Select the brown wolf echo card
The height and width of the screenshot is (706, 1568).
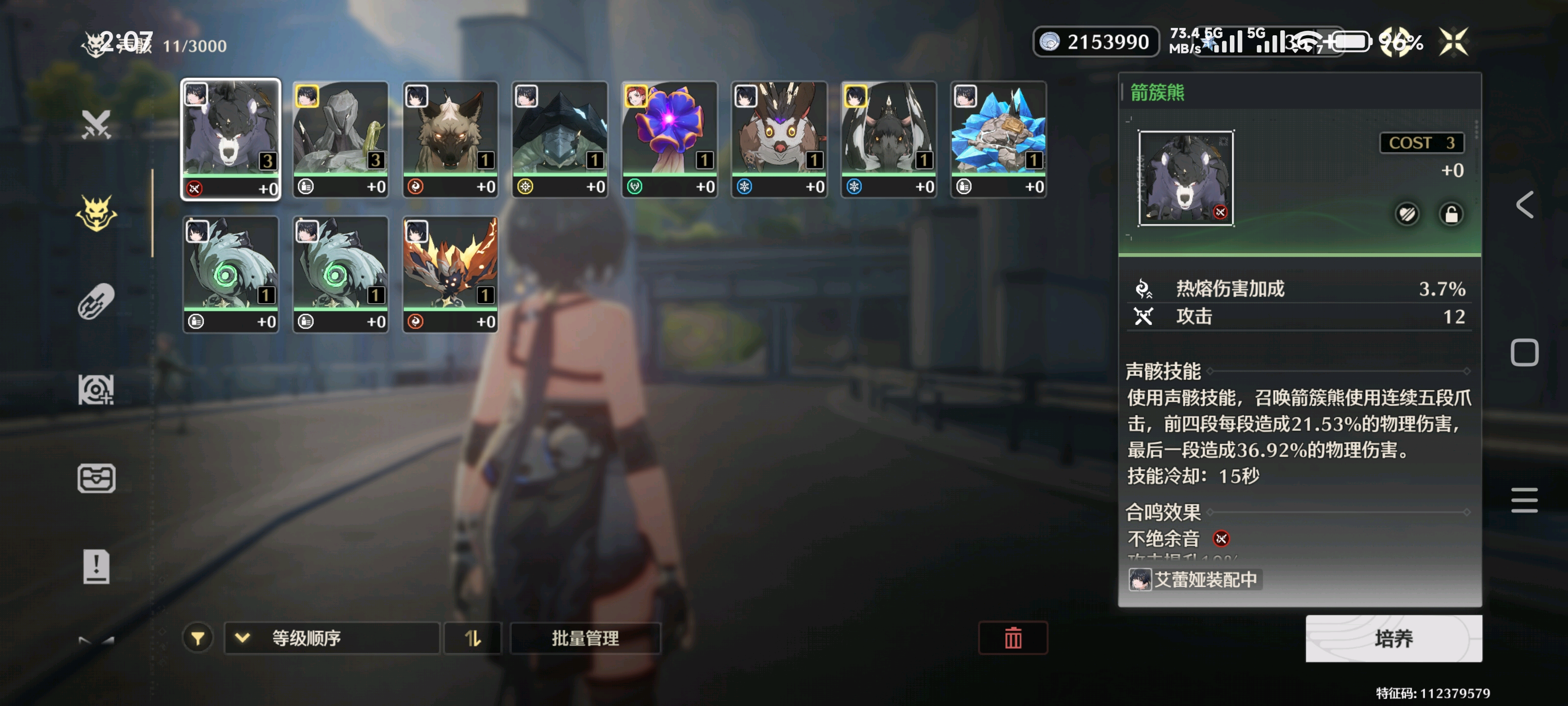pyautogui.click(x=450, y=139)
